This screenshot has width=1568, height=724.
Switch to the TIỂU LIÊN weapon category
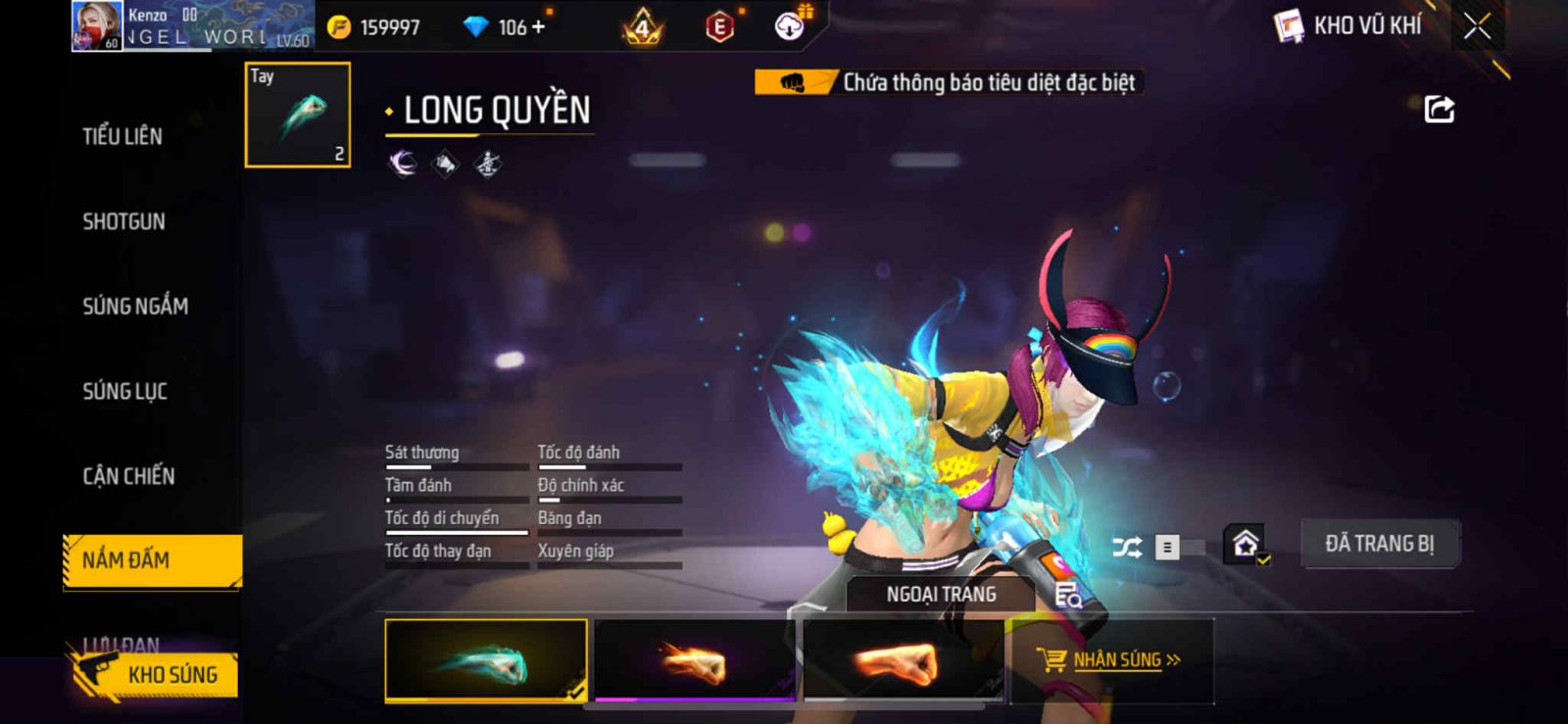pos(122,136)
